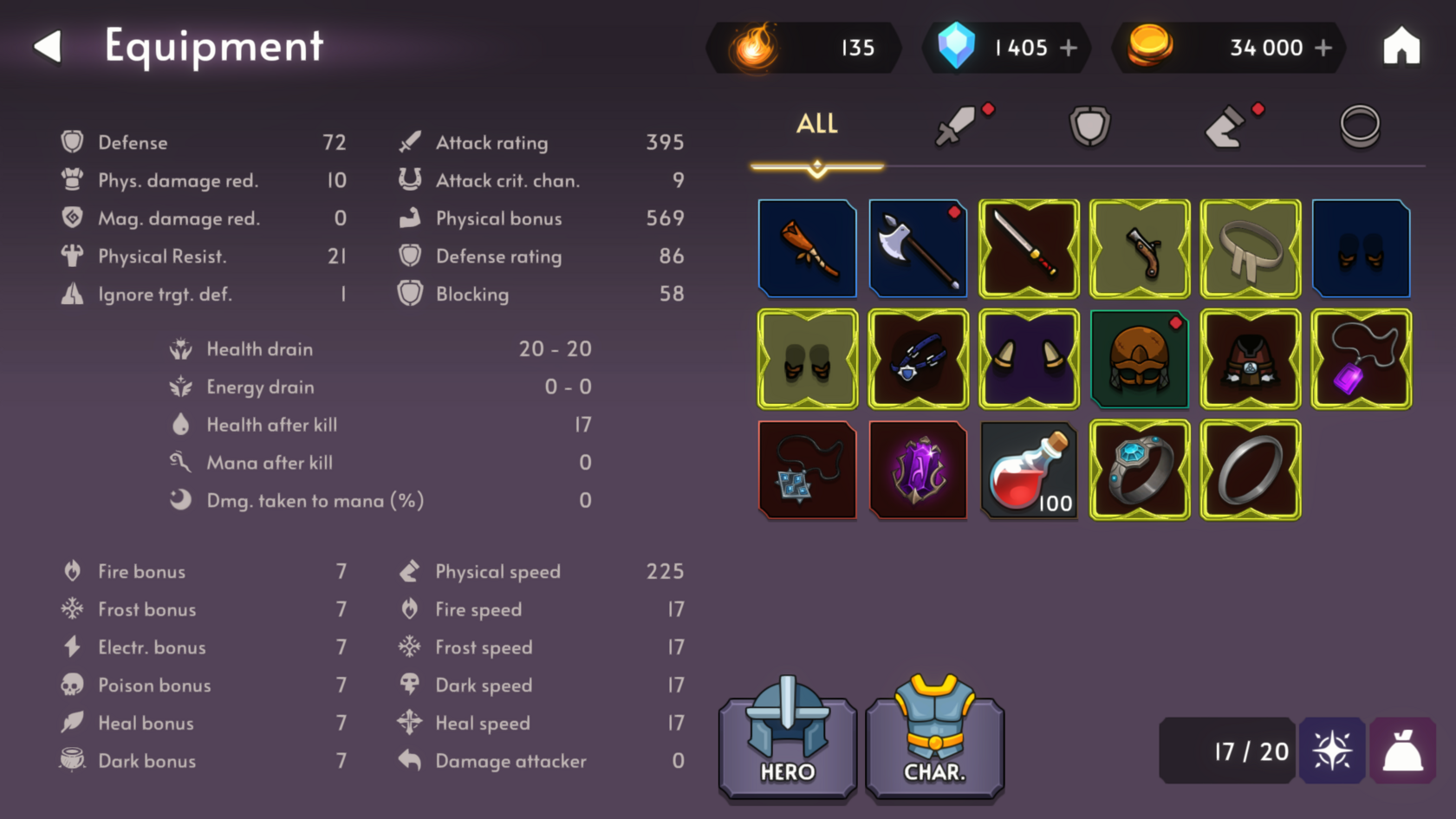Buy more gold coins
The height and width of the screenshot is (819, 1456).
coord(1323,48)
